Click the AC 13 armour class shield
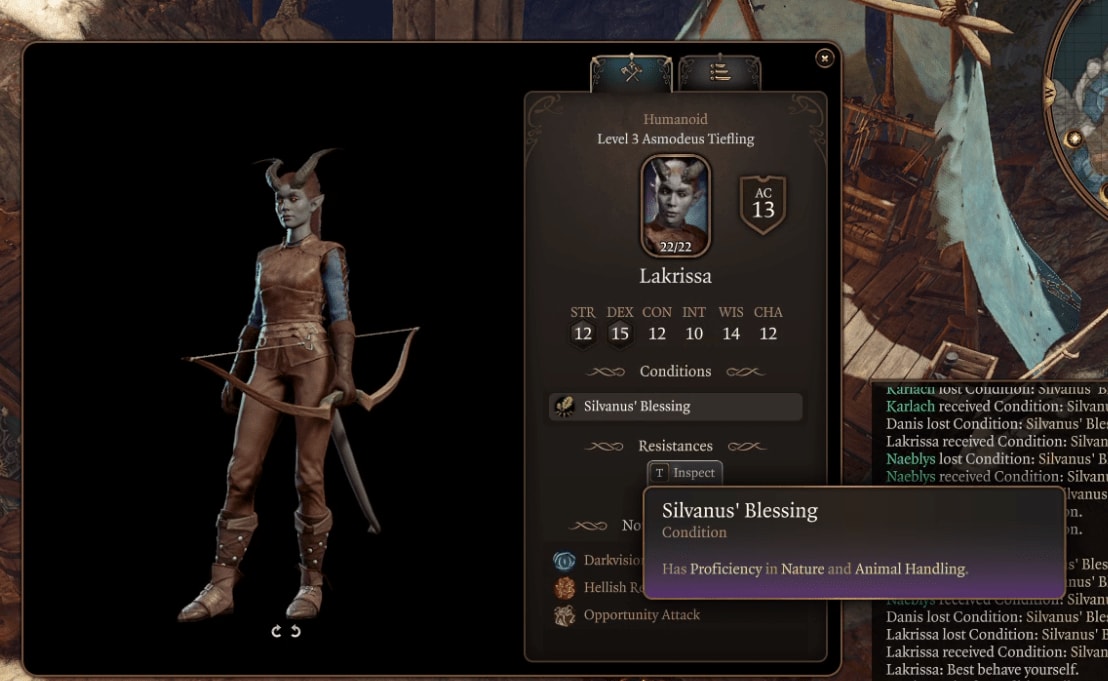Image resolution: width=1108 pixels, height=681 pixels. click(x=763, y=204)
